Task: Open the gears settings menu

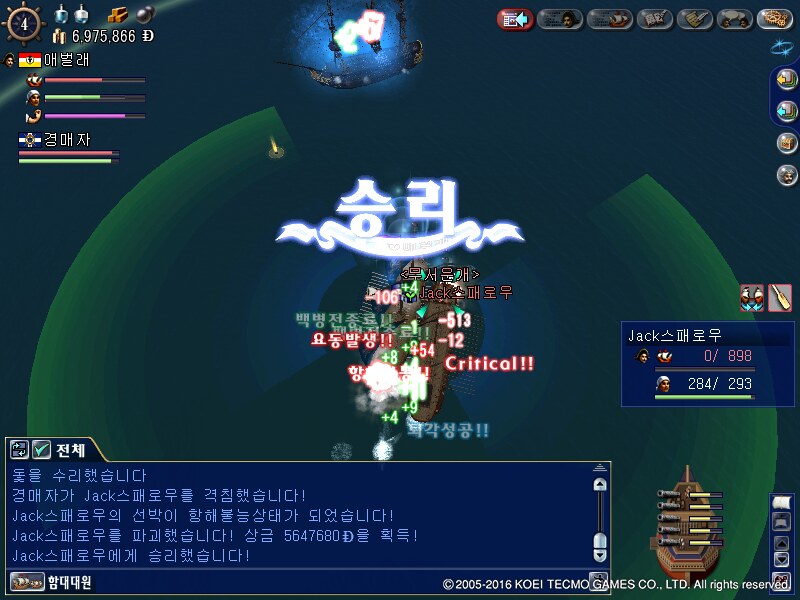Action: [x=775, y=19]
